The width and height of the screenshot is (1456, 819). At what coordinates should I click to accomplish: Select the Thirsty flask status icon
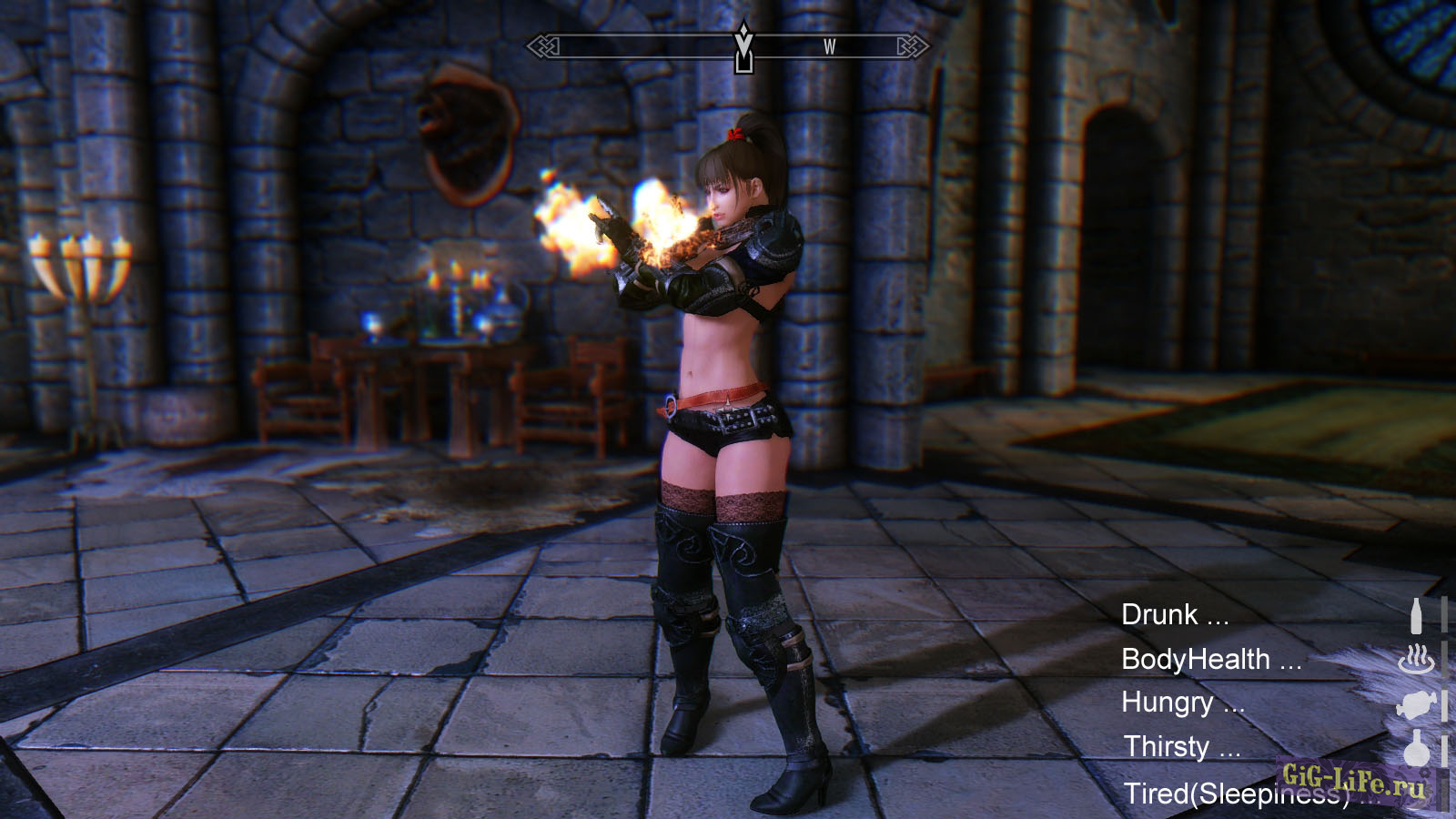[x=1416, y=748]
